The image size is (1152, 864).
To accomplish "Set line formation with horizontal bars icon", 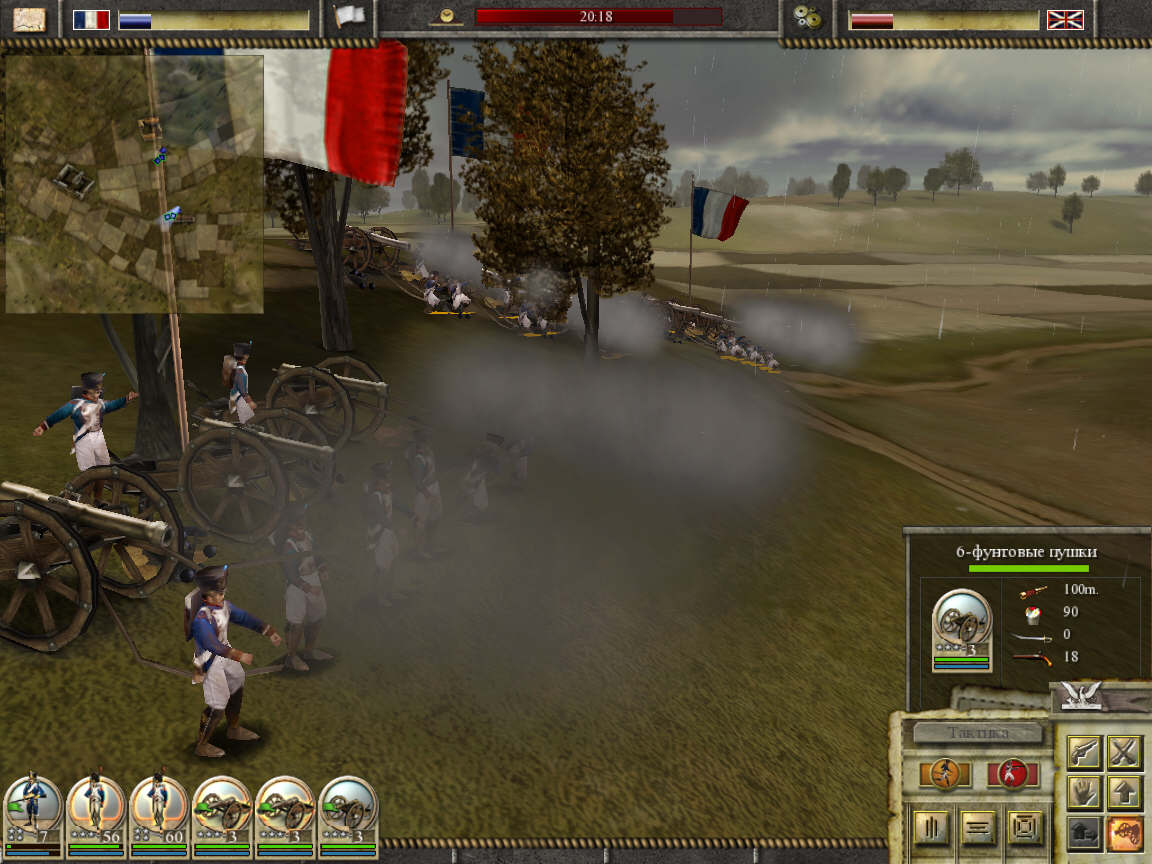I will [977, 827].
